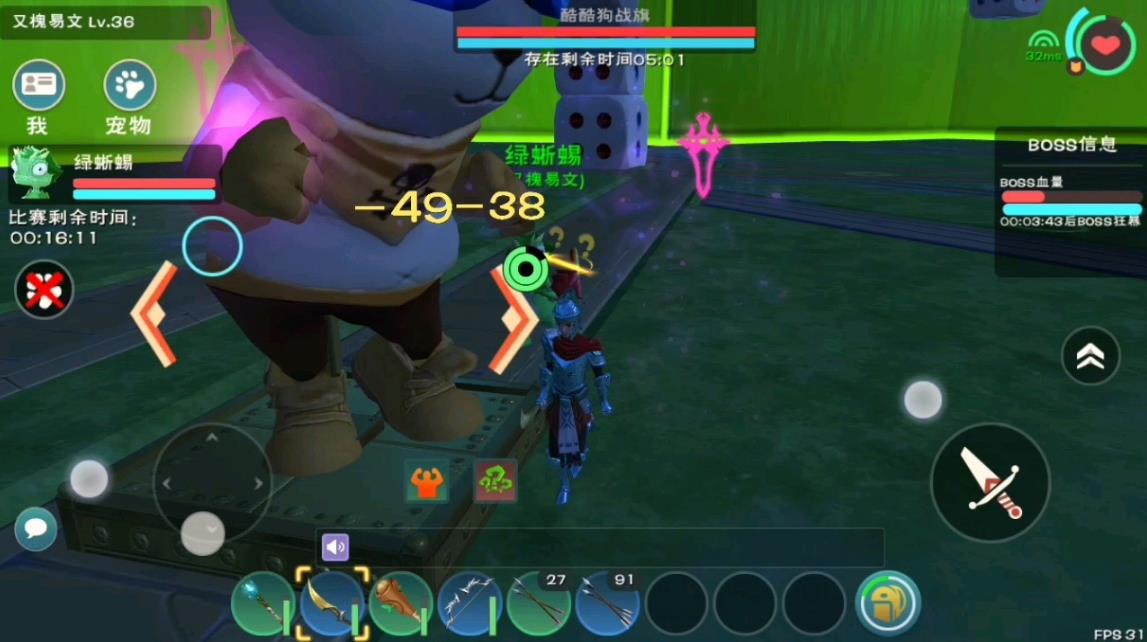Click the heart health icon
This screenshot has height=642, width=1147.
[x=1104, y=45]
